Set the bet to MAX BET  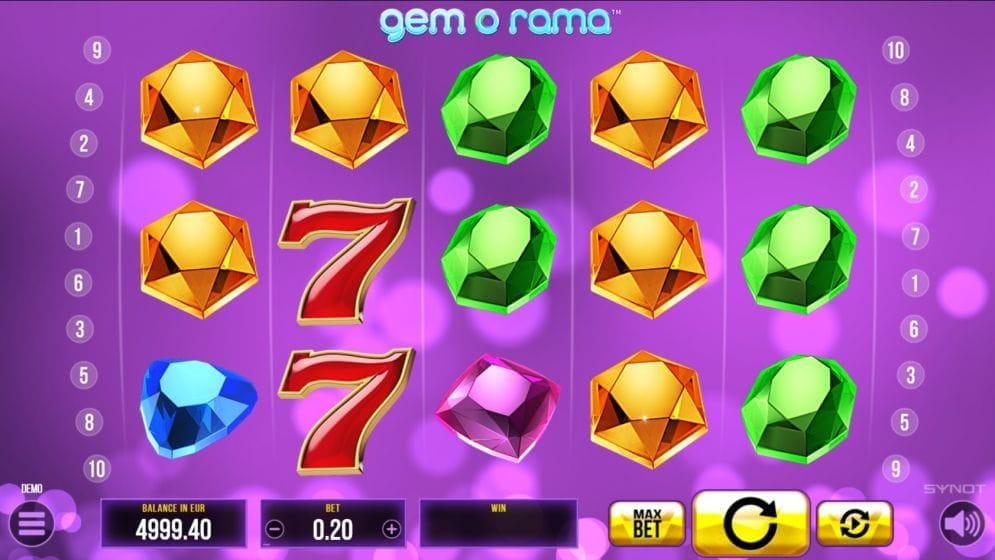pos(646,523)
